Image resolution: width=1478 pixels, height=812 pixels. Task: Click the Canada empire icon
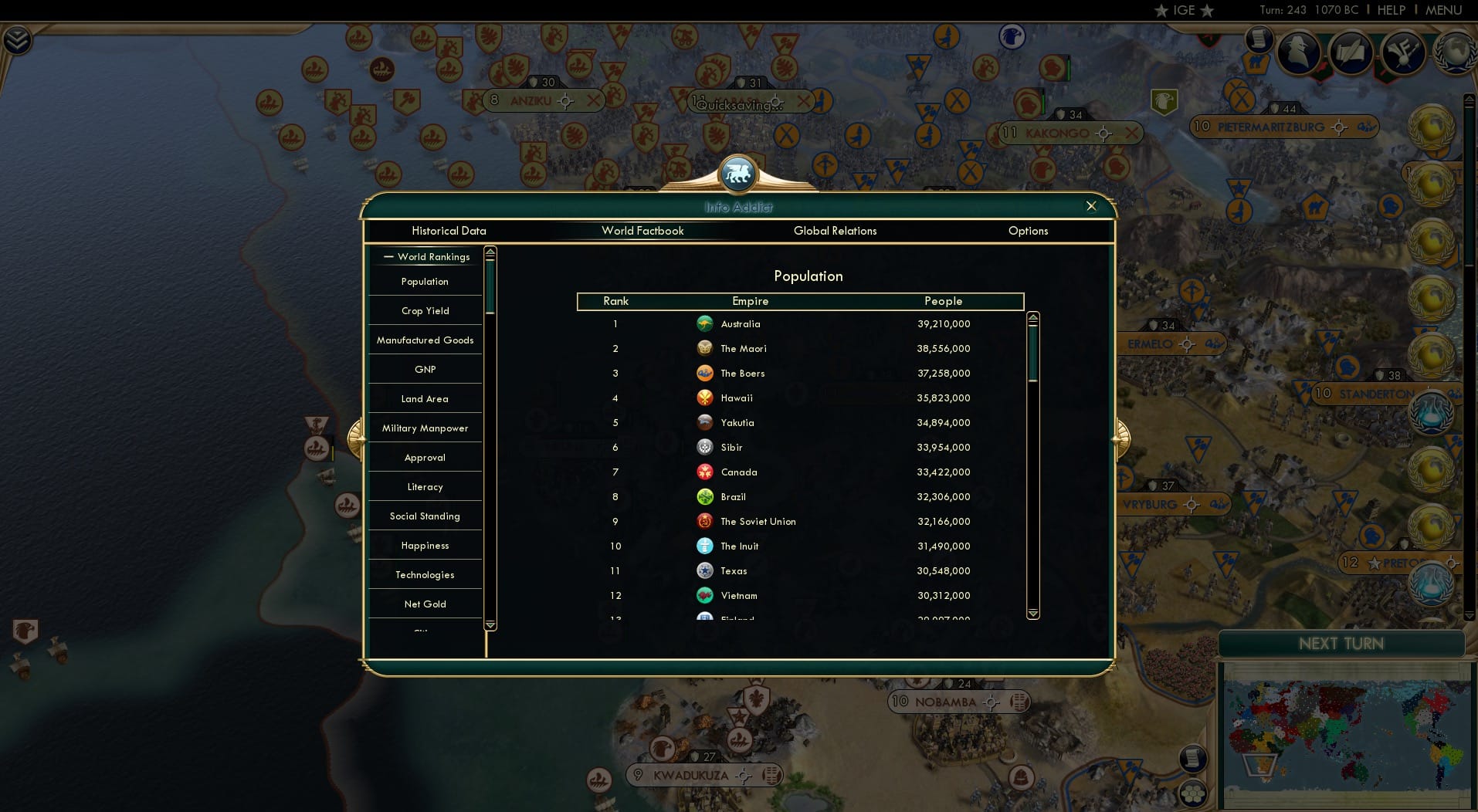click(x=704, y=472)
